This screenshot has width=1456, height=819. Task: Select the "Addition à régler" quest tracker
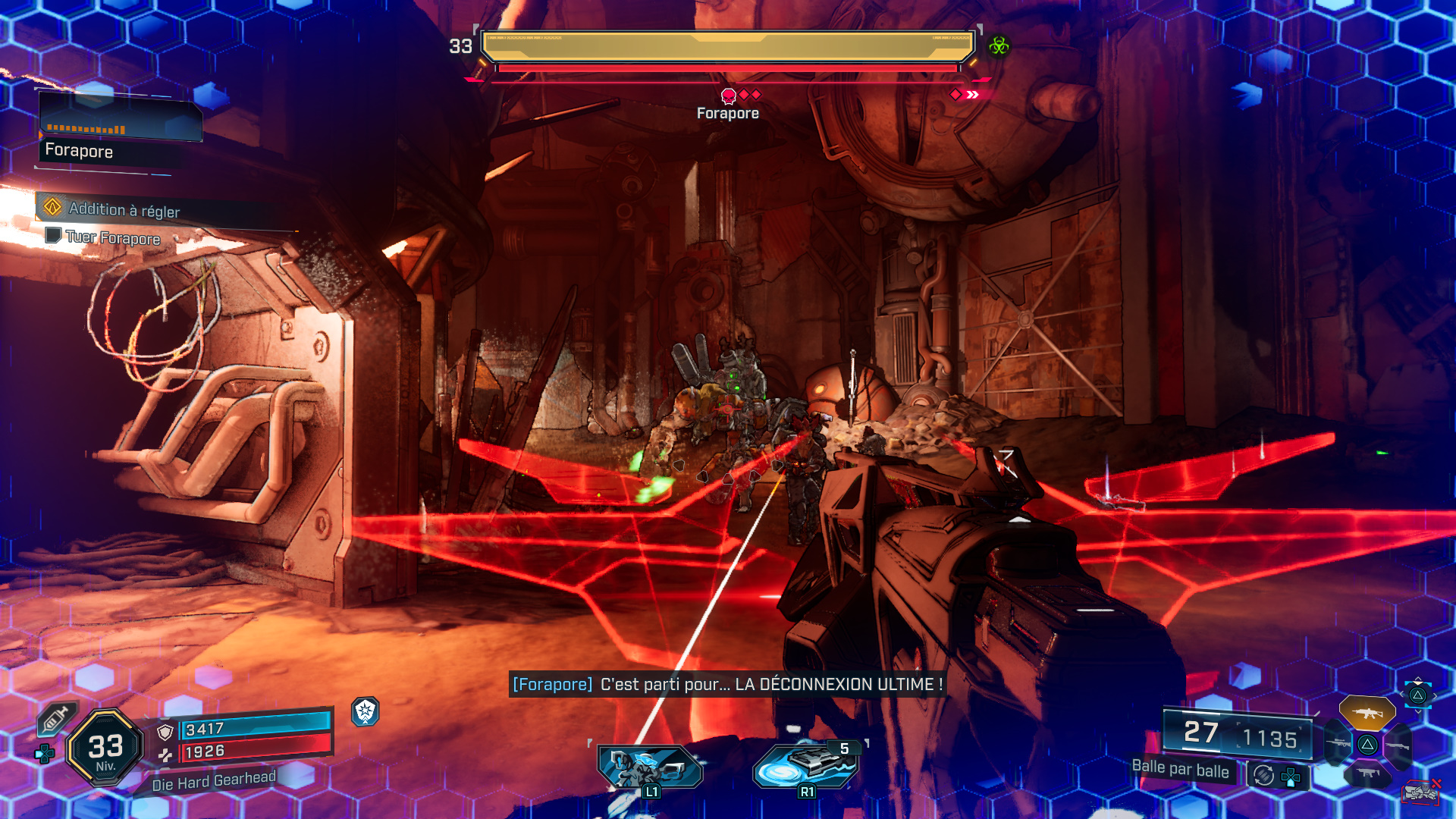pyautogui.click(x=124, y=209)
